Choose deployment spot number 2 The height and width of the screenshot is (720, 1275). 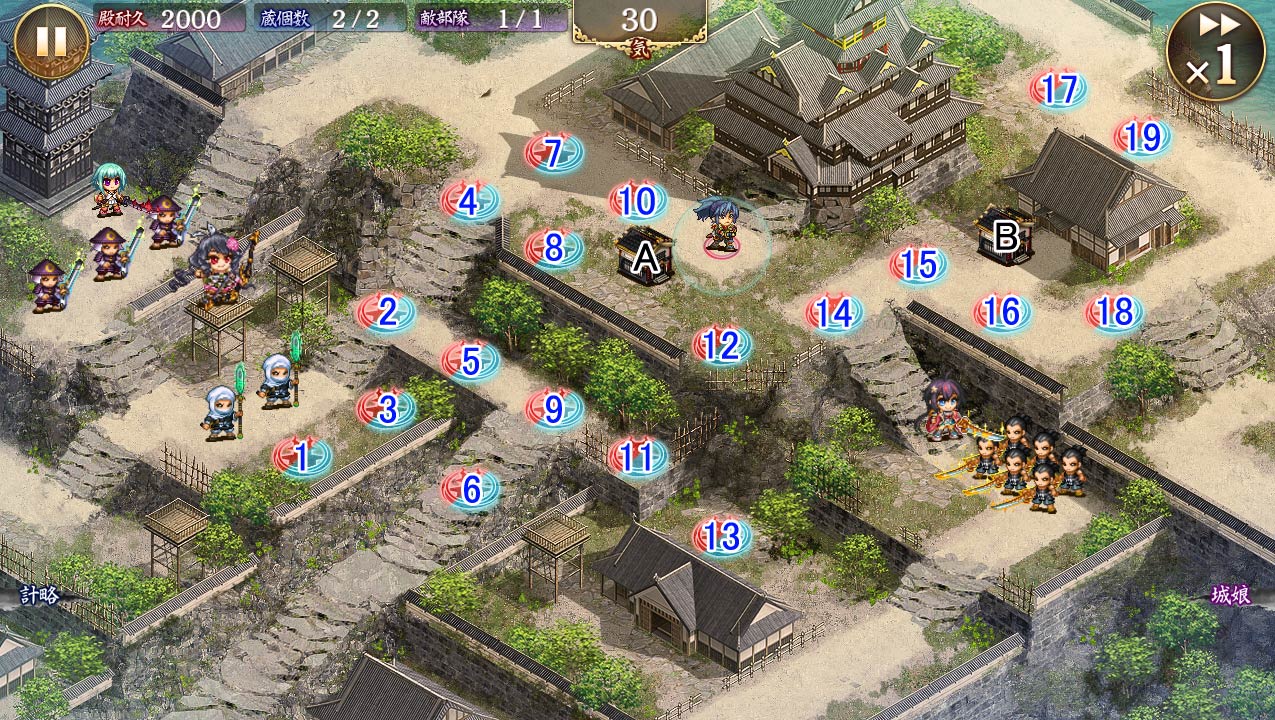pos(386,313)
